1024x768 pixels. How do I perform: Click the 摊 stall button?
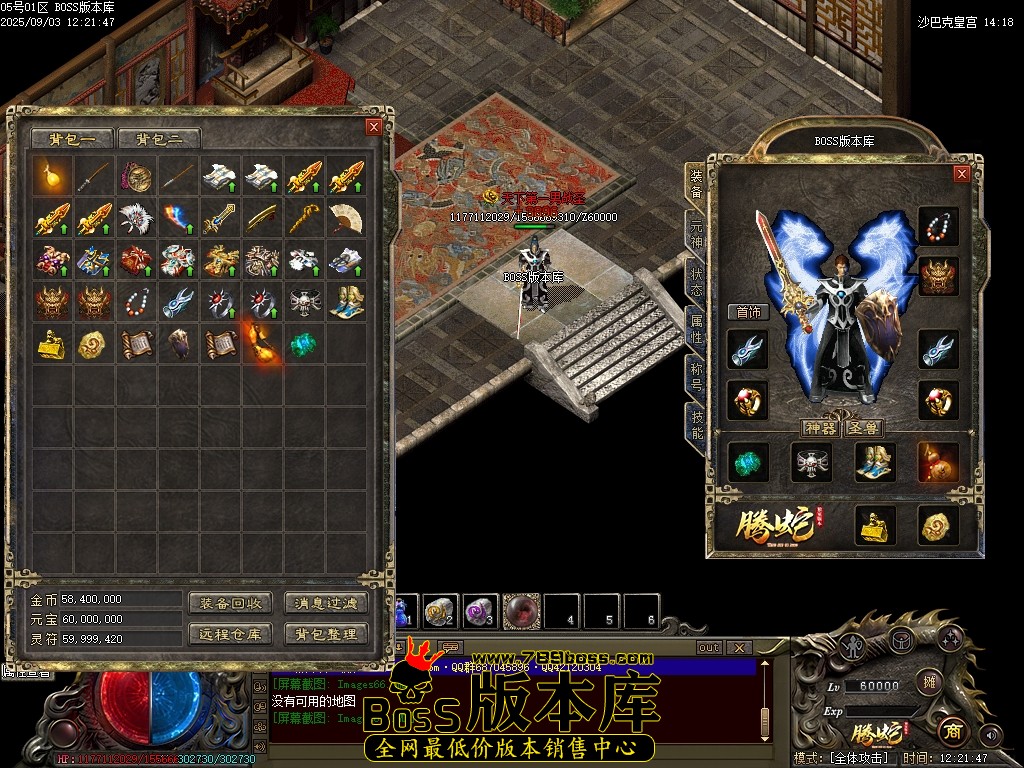click(928, 683)
